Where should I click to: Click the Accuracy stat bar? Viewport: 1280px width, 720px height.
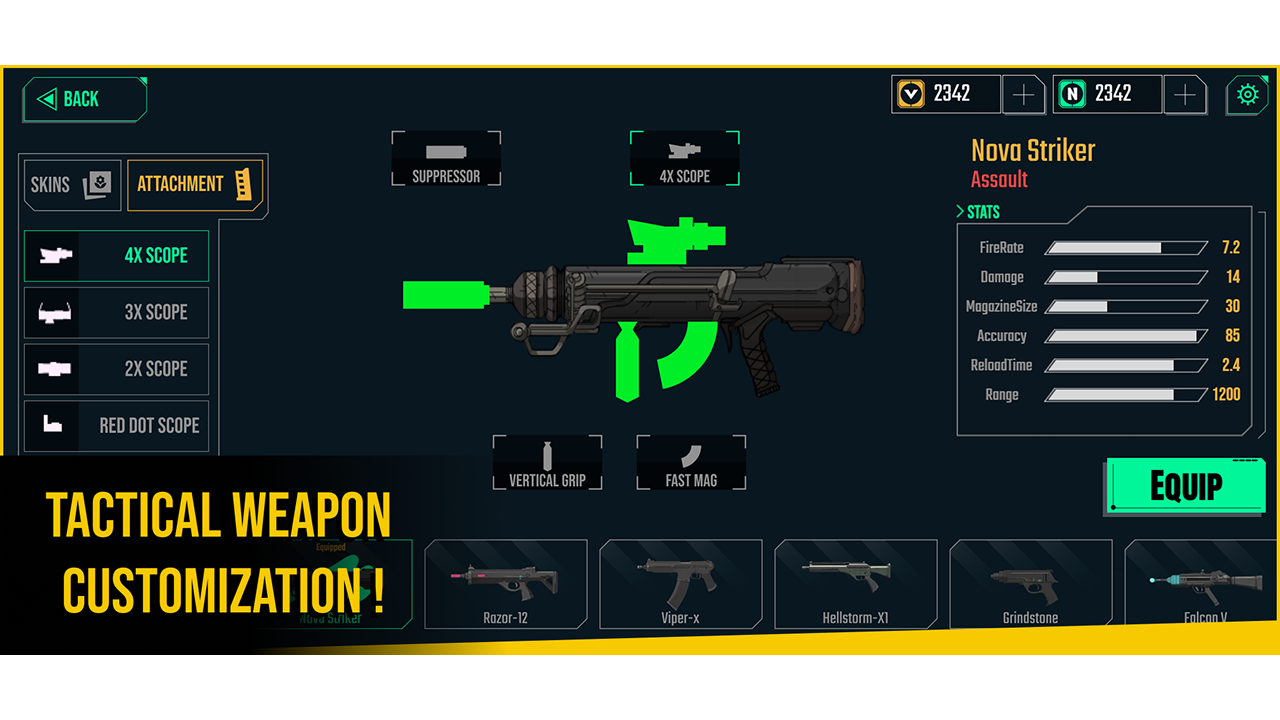(x=1124, y=336)
